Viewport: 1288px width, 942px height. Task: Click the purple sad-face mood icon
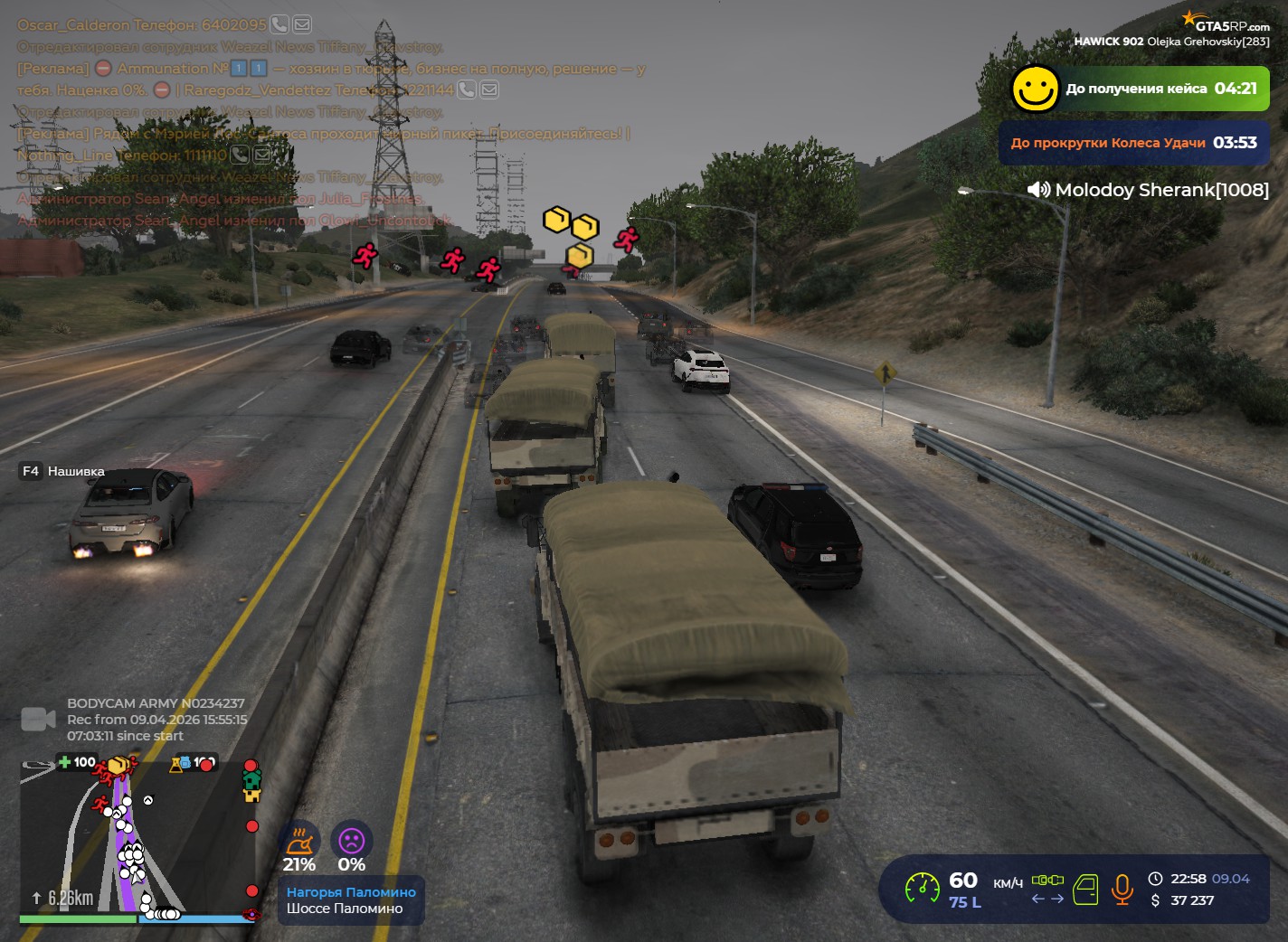351,842
